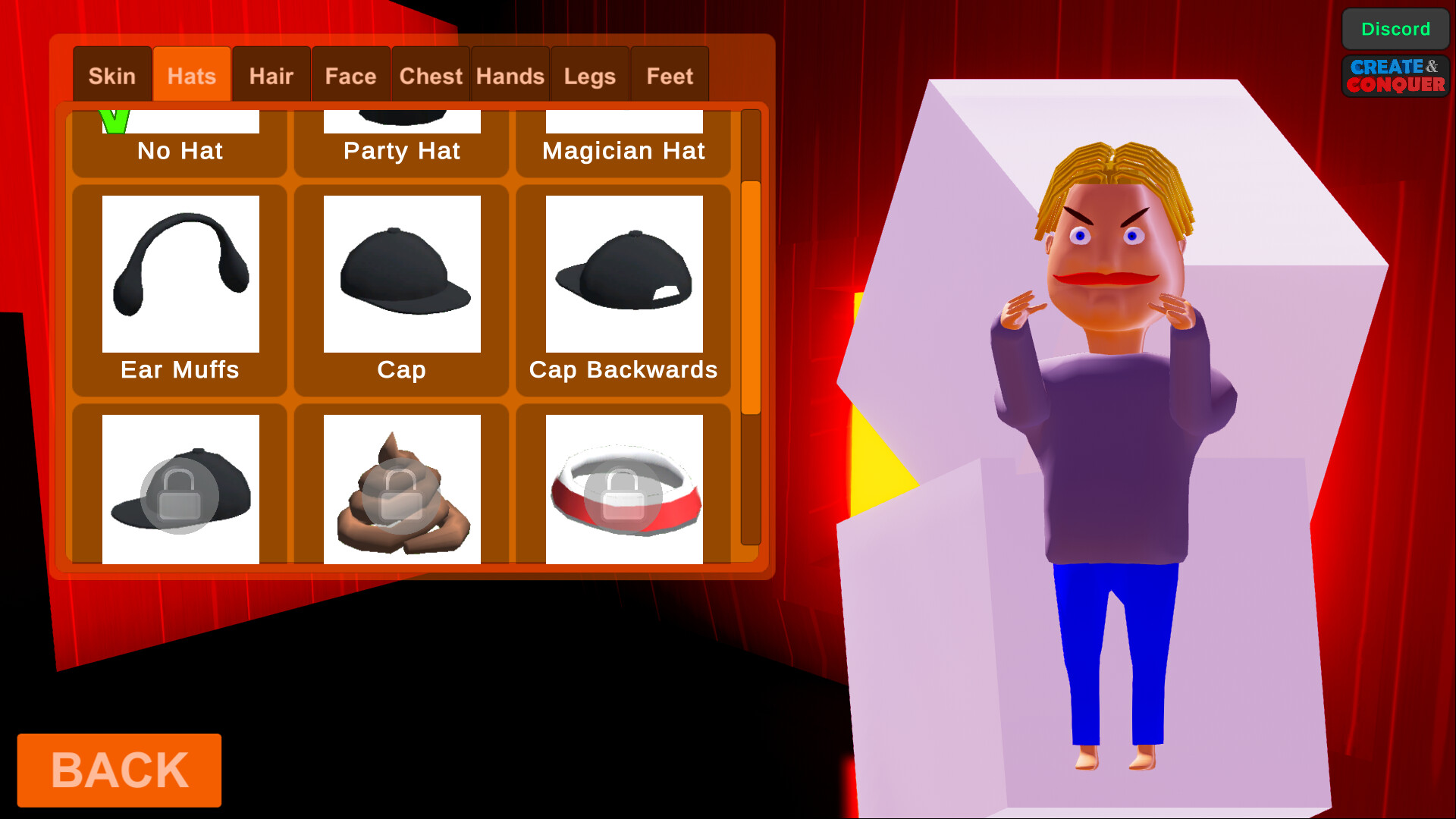Select the Cap Backwards hat
The width and height of the screenshot is (1456, 819).
[623, 273]
